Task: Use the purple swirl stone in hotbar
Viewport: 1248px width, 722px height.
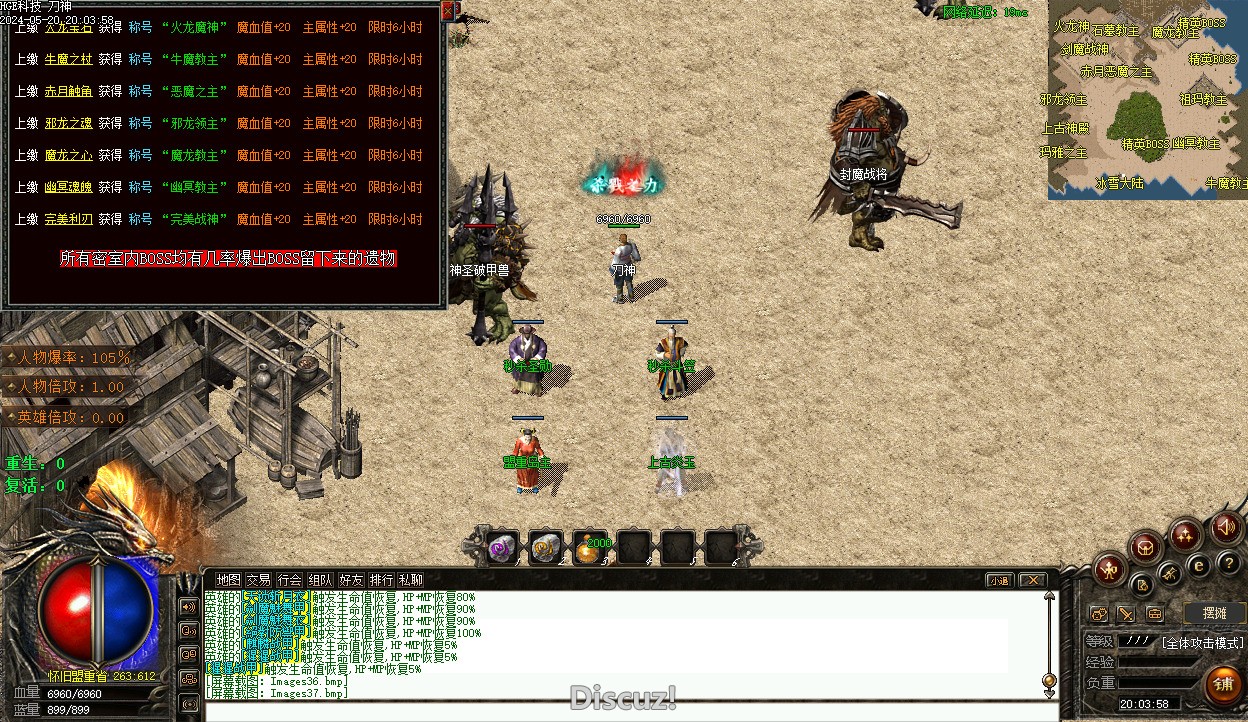Action: click(x=502, y=547)
